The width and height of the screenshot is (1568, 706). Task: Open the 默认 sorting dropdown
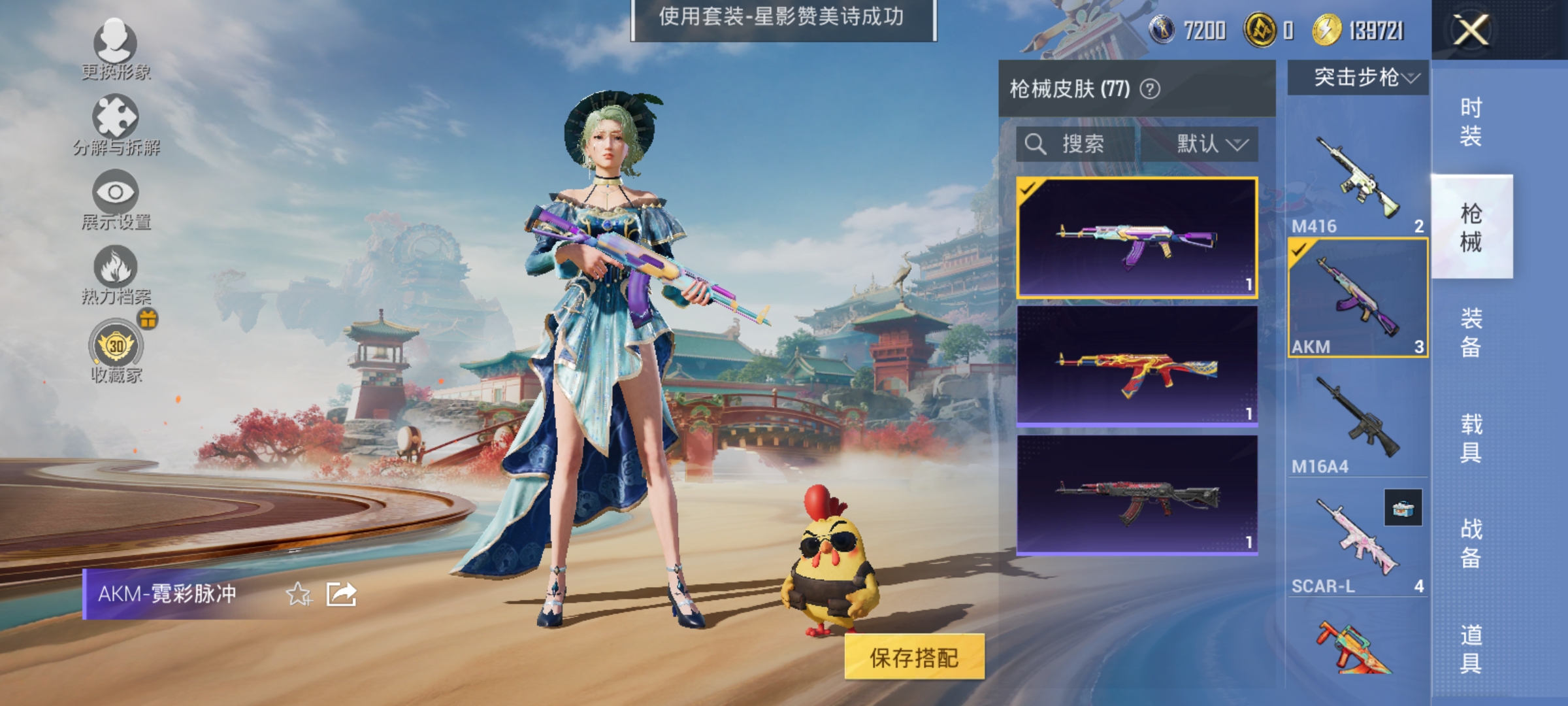pyautogui.click(x=1209, y=144)
